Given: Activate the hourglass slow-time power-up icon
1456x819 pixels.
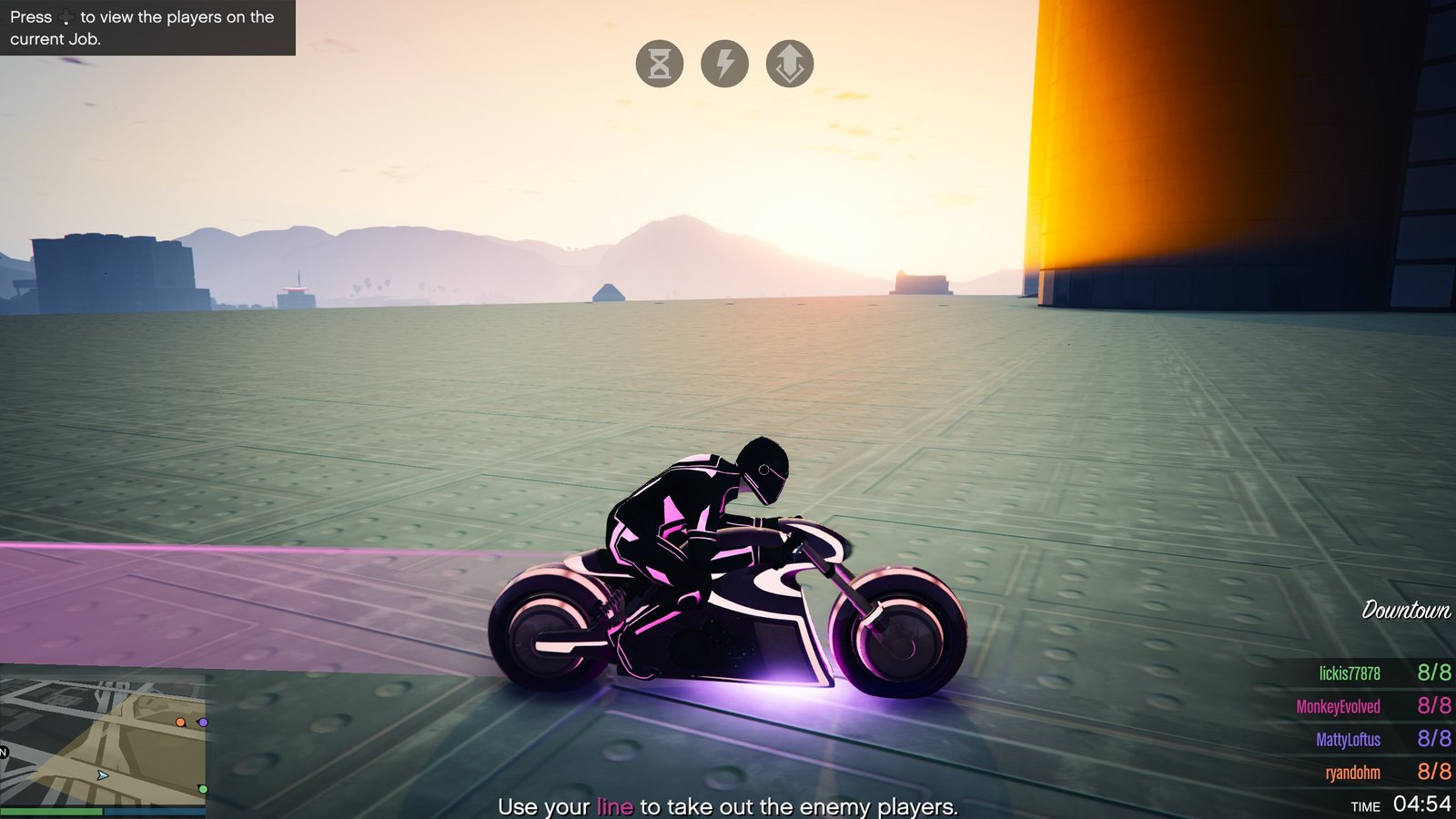Looking at the screenshot, I should point(660,64).
